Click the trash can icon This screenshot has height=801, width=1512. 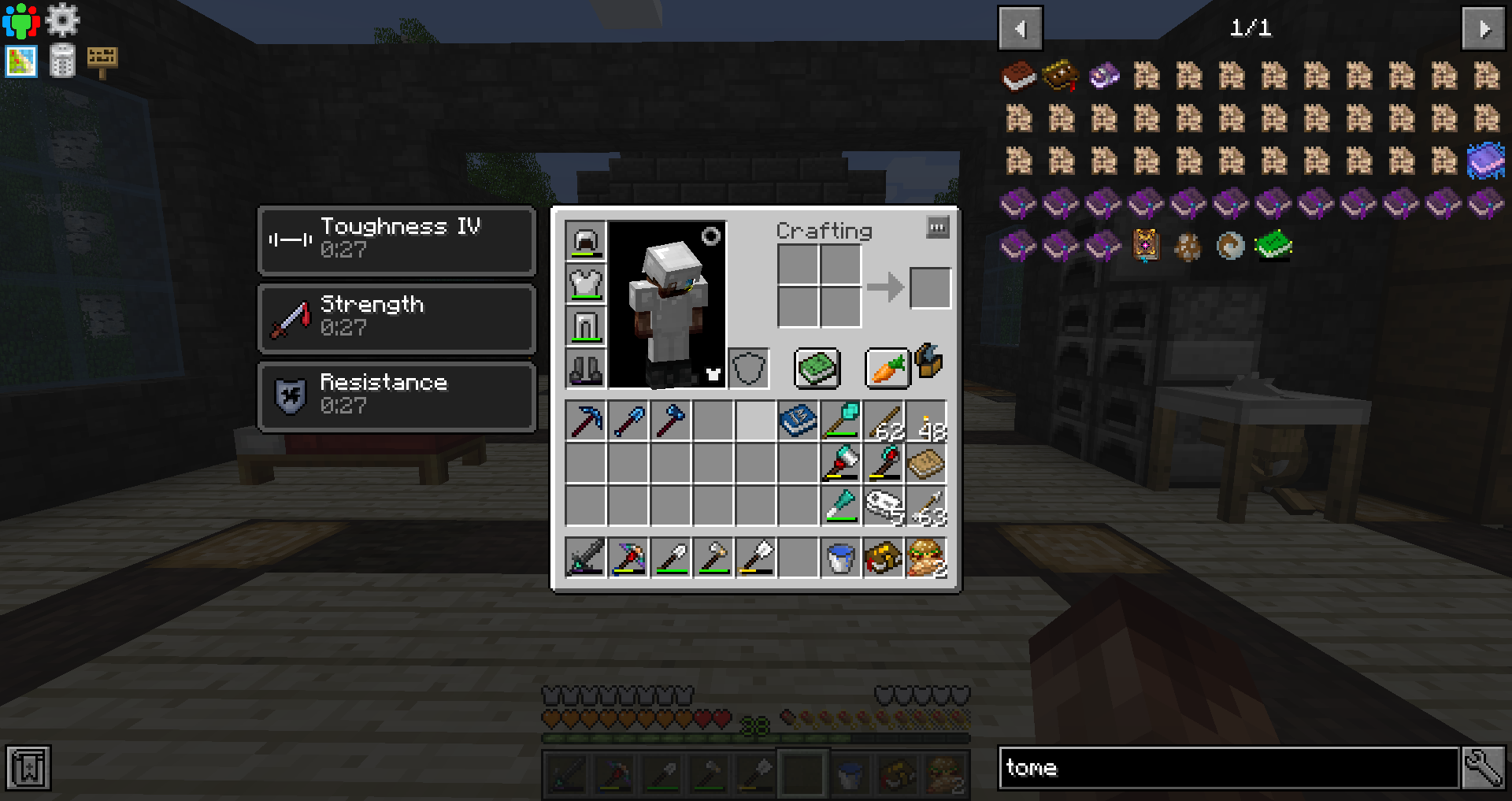(x=62, y=61)
